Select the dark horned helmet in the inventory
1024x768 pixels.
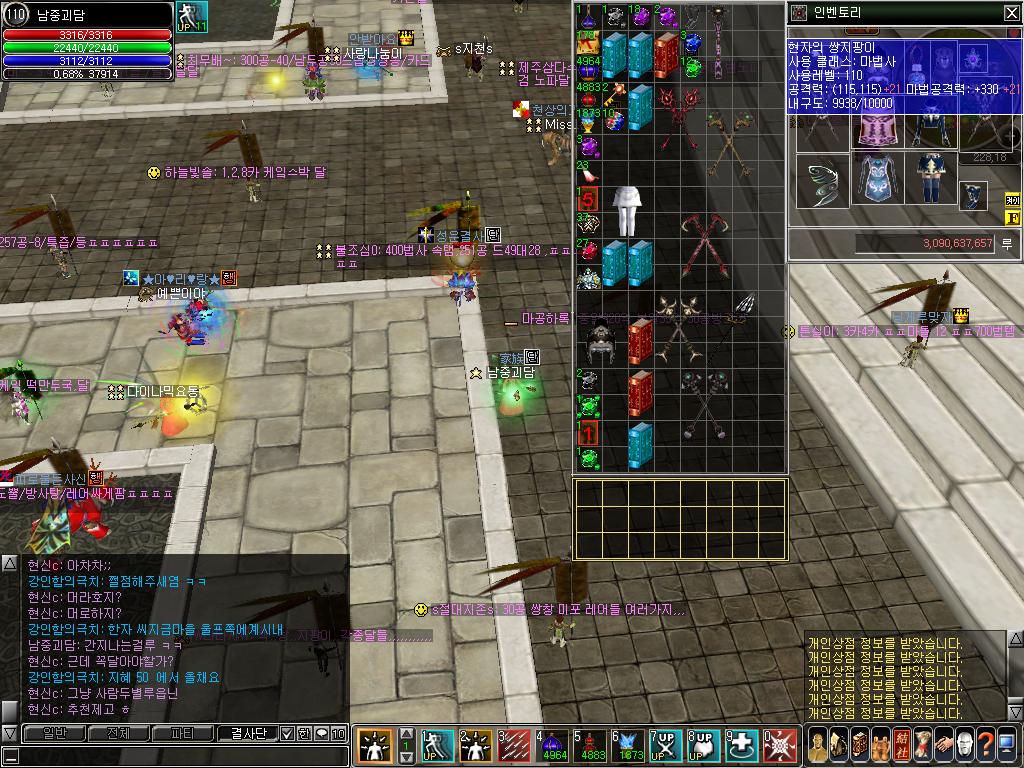point(600,341)
